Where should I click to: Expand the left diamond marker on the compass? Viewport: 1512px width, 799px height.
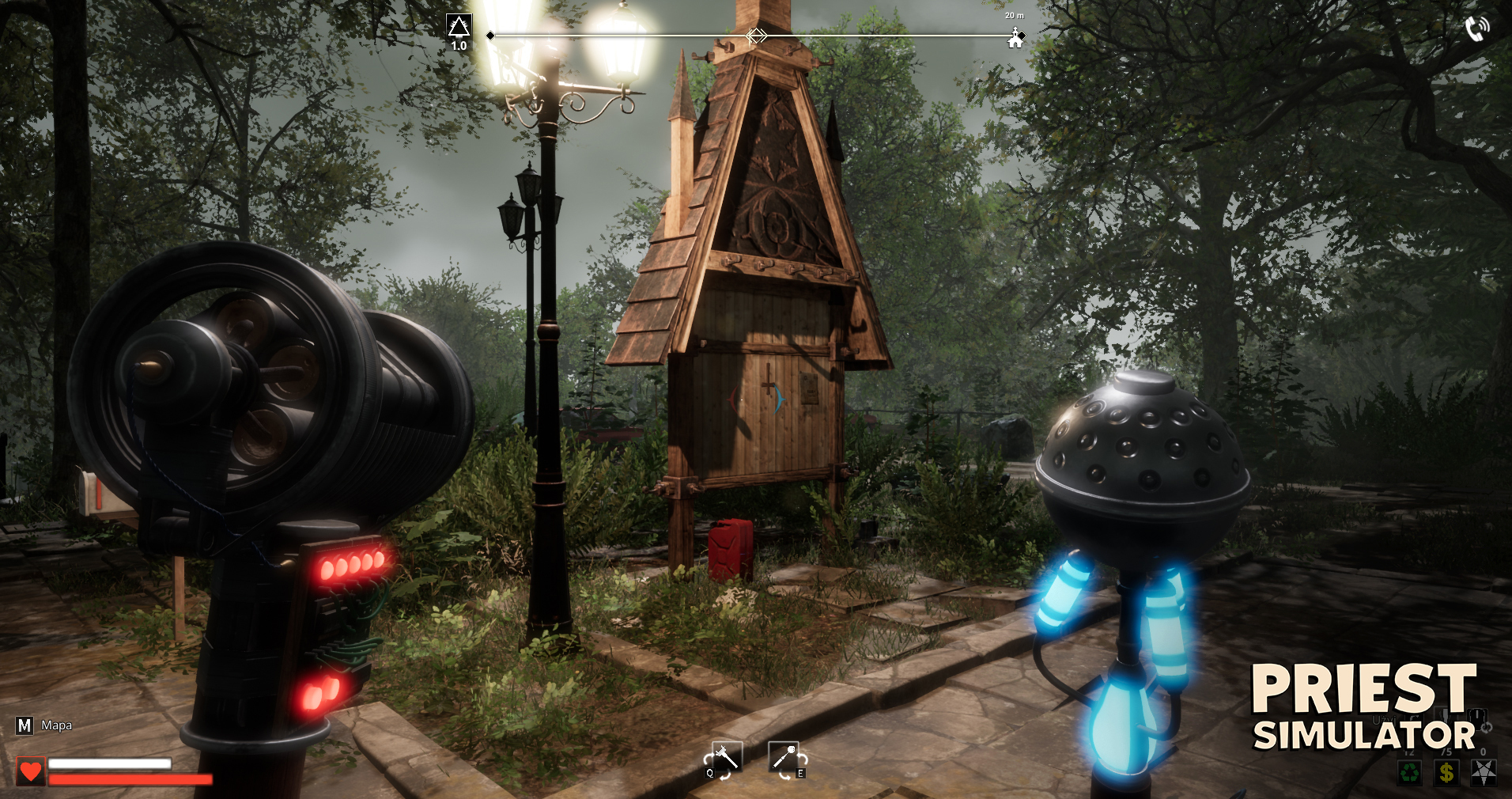[x=490, y=34]
